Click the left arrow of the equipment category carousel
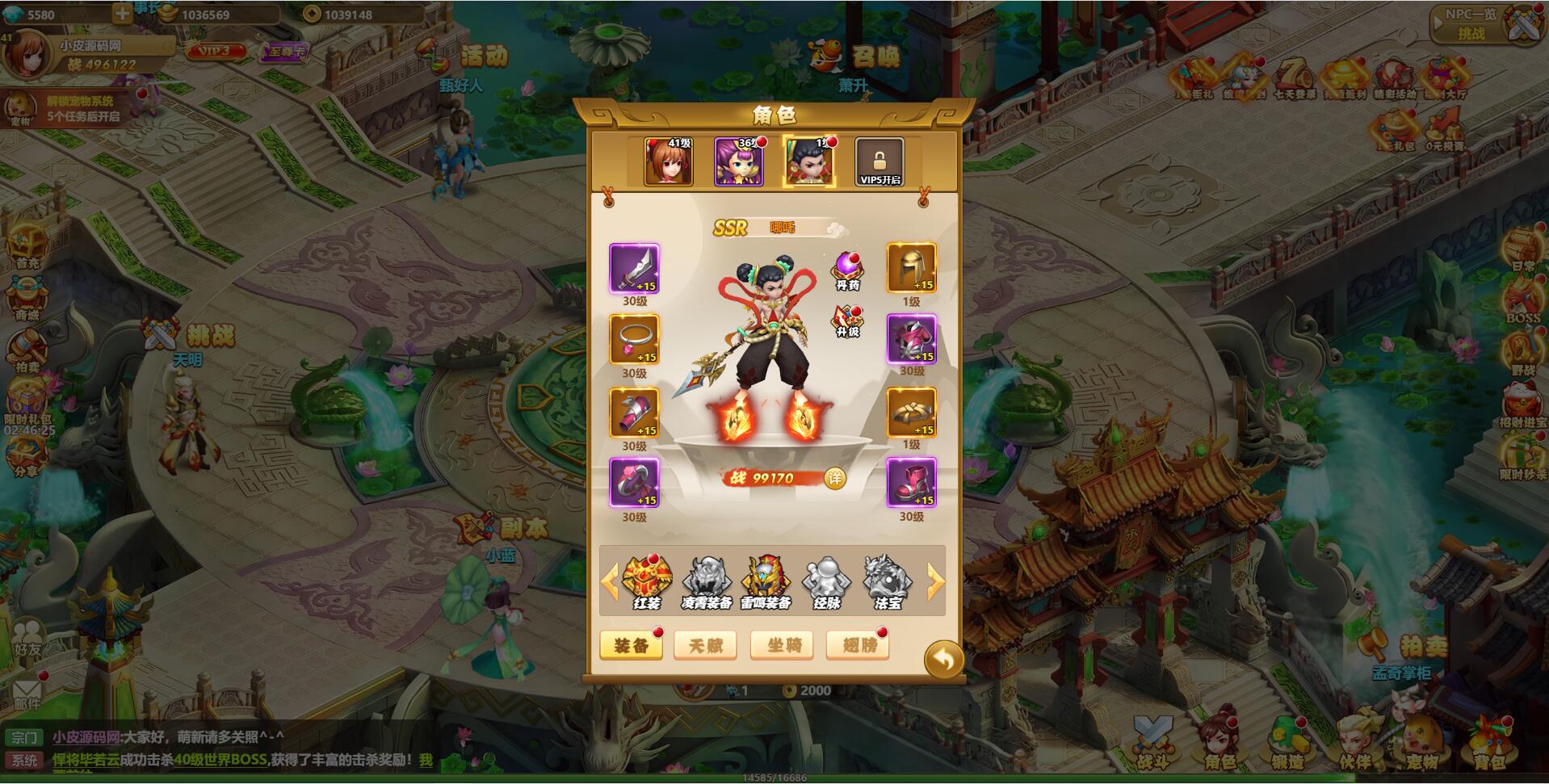The width and height of the screenshot is (1549, 784). point(613,577)
